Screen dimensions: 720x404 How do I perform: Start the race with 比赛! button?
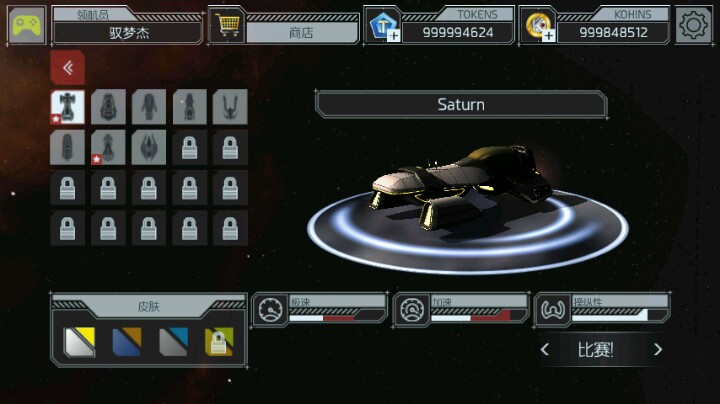pos(595,349)
